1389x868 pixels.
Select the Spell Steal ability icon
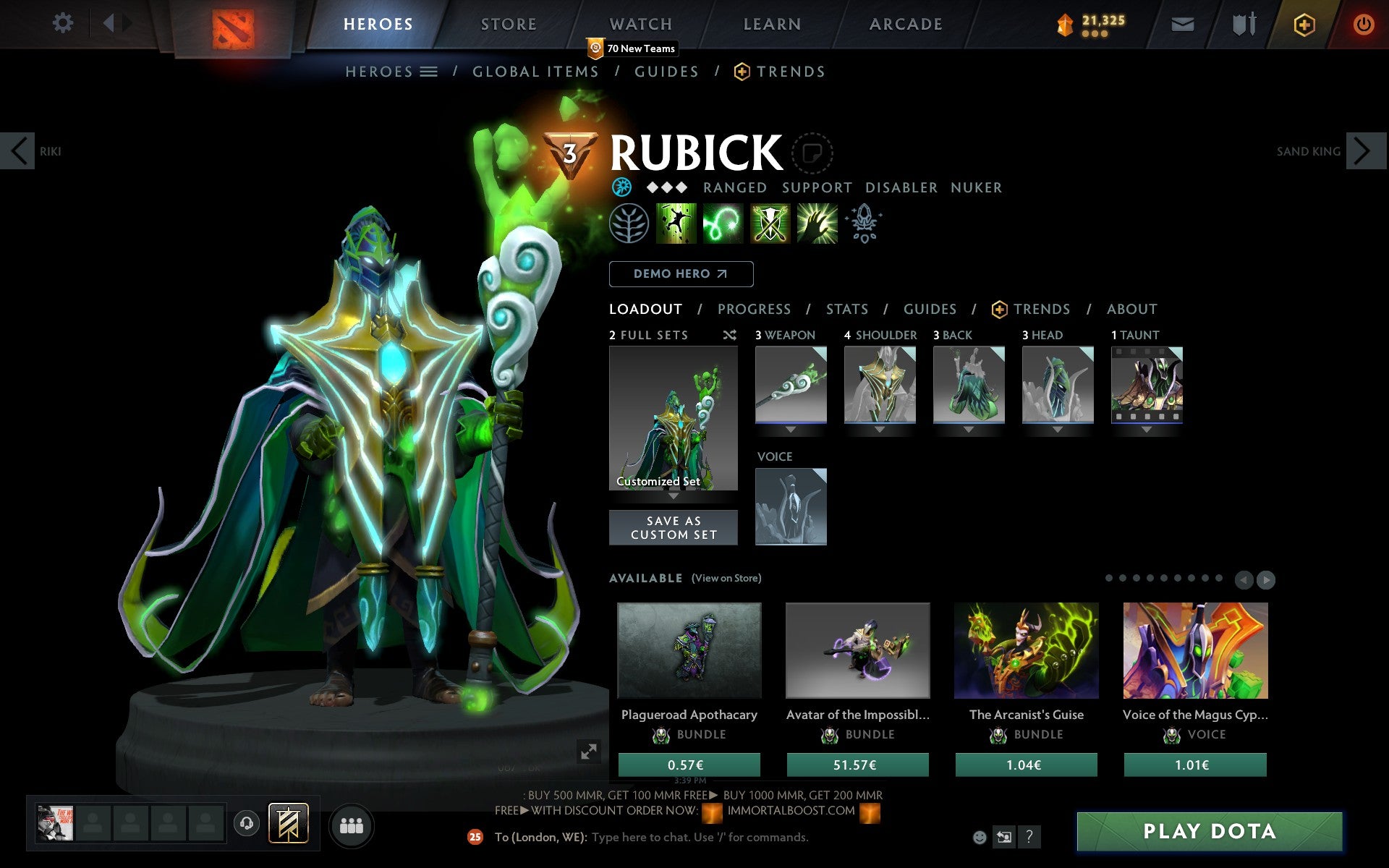[x=816, y=224]
